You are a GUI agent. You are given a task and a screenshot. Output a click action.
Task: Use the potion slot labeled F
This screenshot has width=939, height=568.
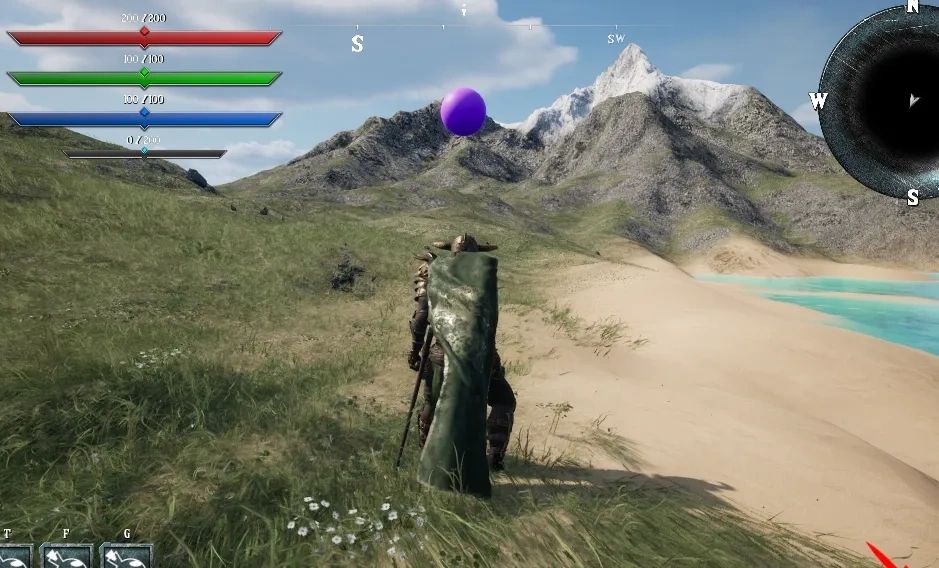[67, 555]
